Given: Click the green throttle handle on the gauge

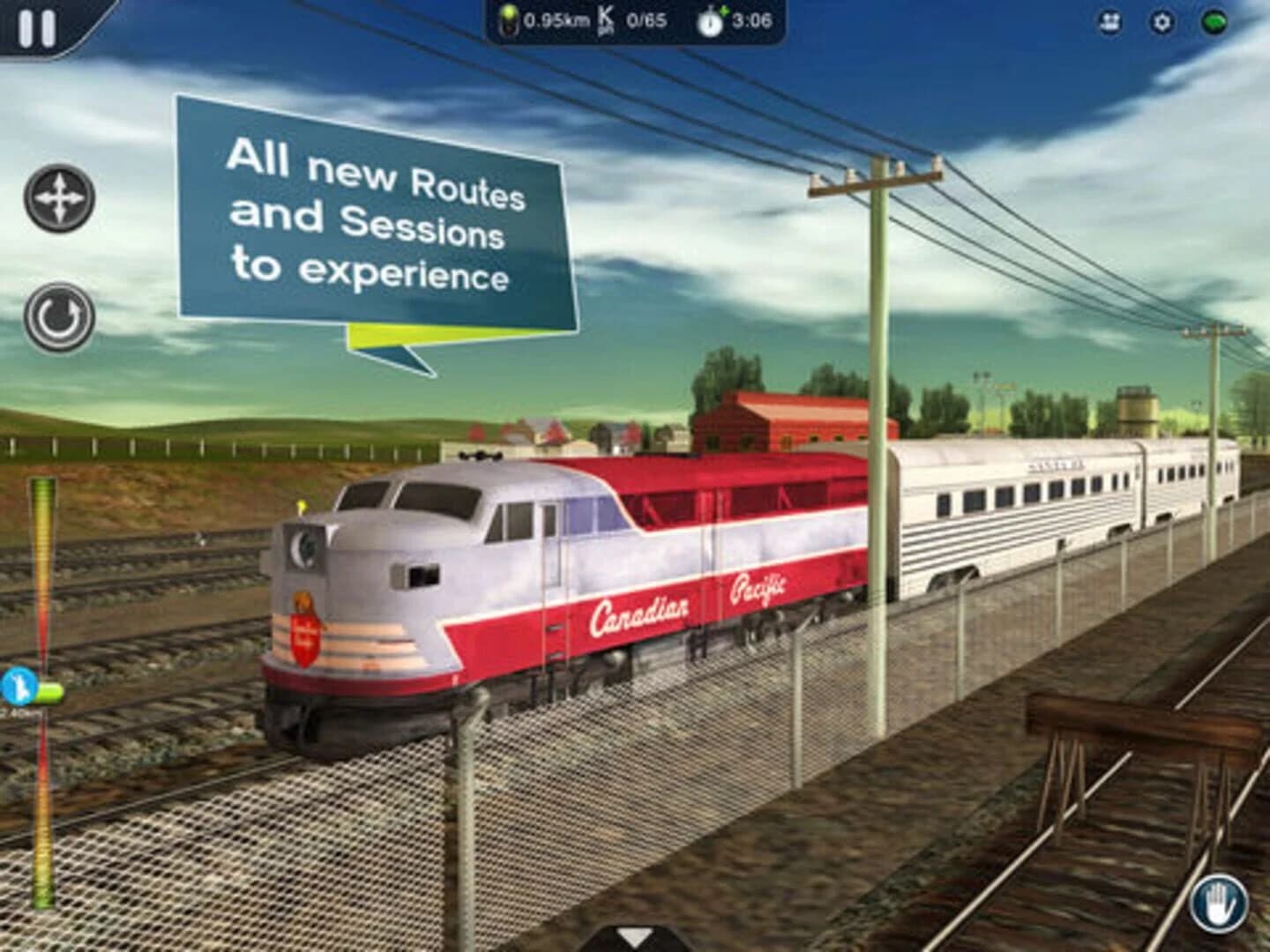Looking at the screenshot, I should [x=50, y=691].
